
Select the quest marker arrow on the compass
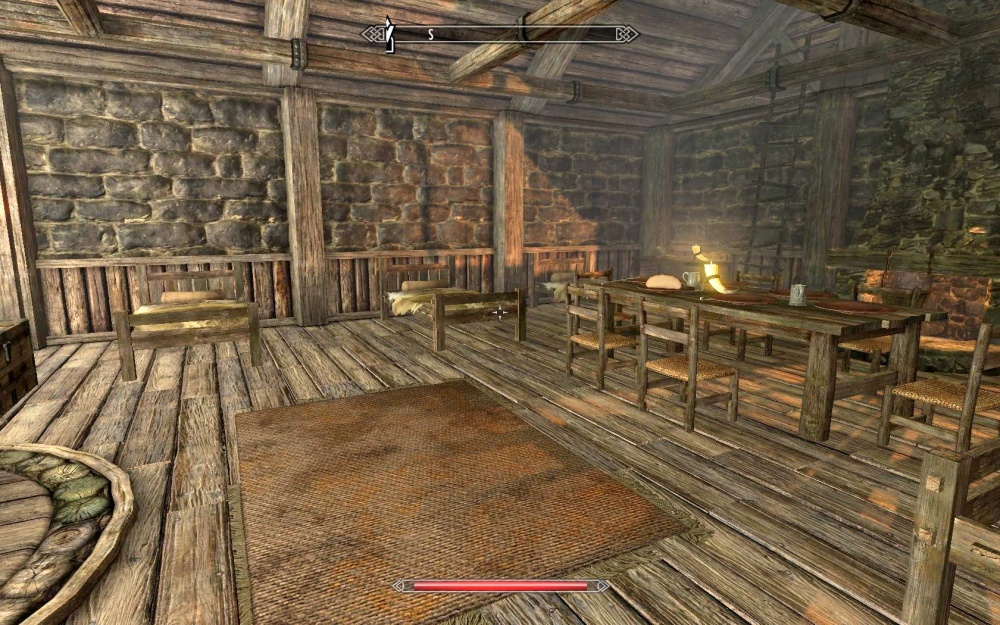point(390,32)
